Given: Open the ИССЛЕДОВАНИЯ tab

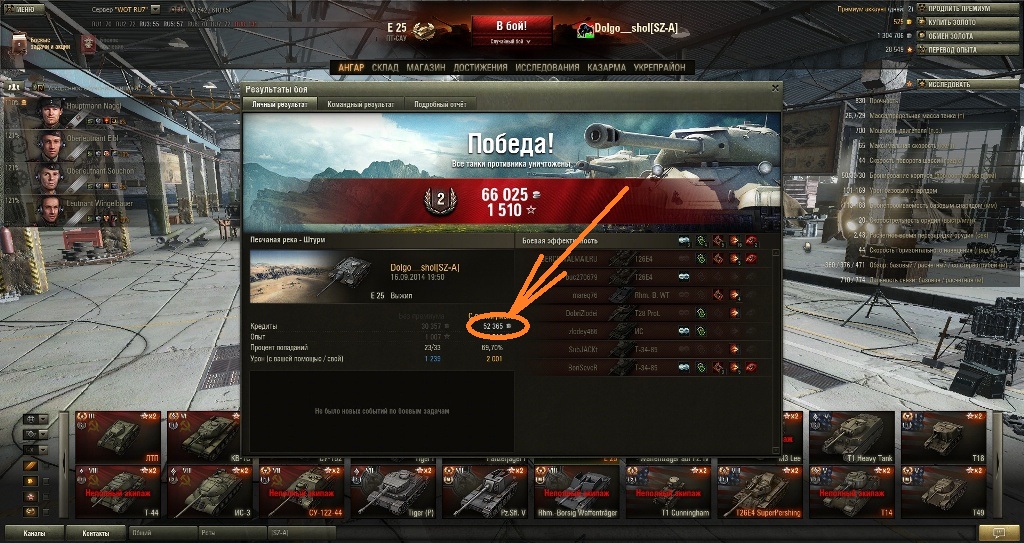Looking at the screenshot, I should click(545, 67).
